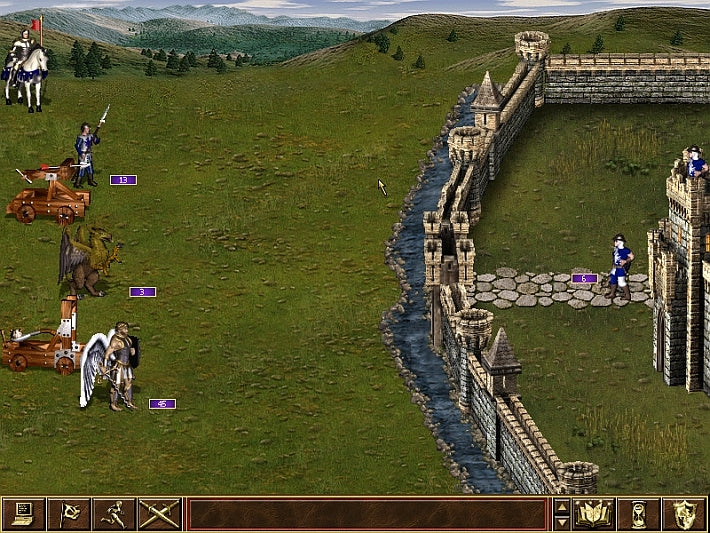Viewport: 710px width, 533px height.
Task: Open the spellbook to cast a spell
Action: [593, 514]
